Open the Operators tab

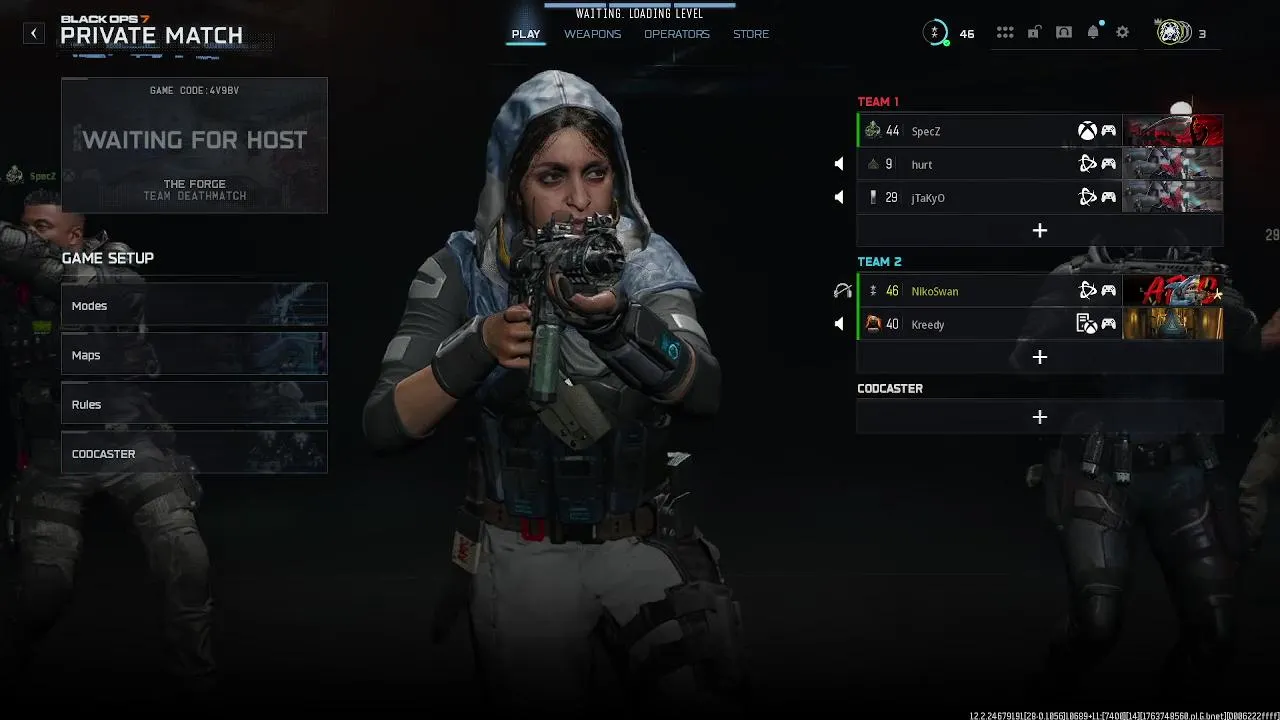coord(676,34)
